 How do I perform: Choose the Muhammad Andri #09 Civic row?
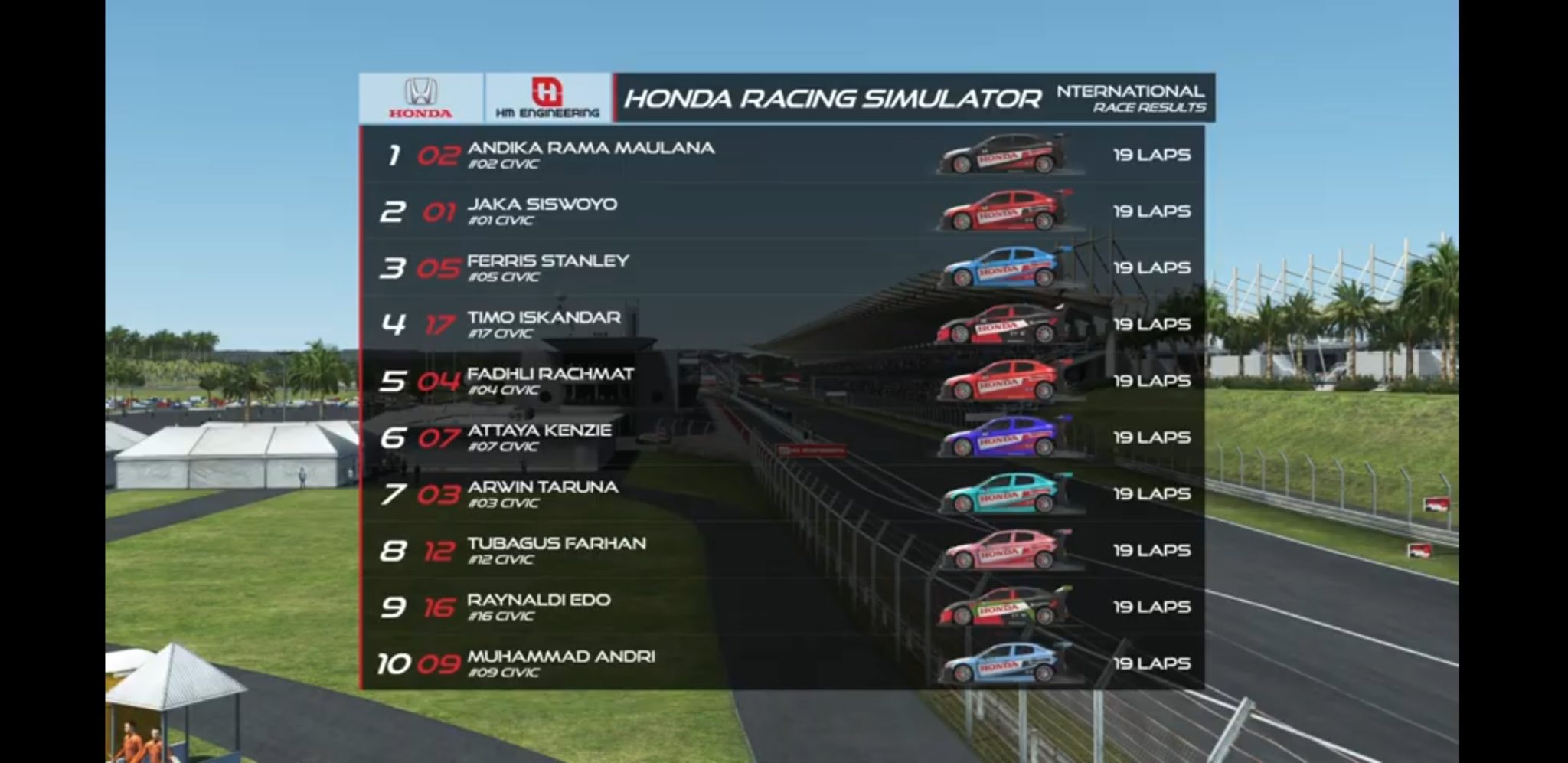point(560,663)
